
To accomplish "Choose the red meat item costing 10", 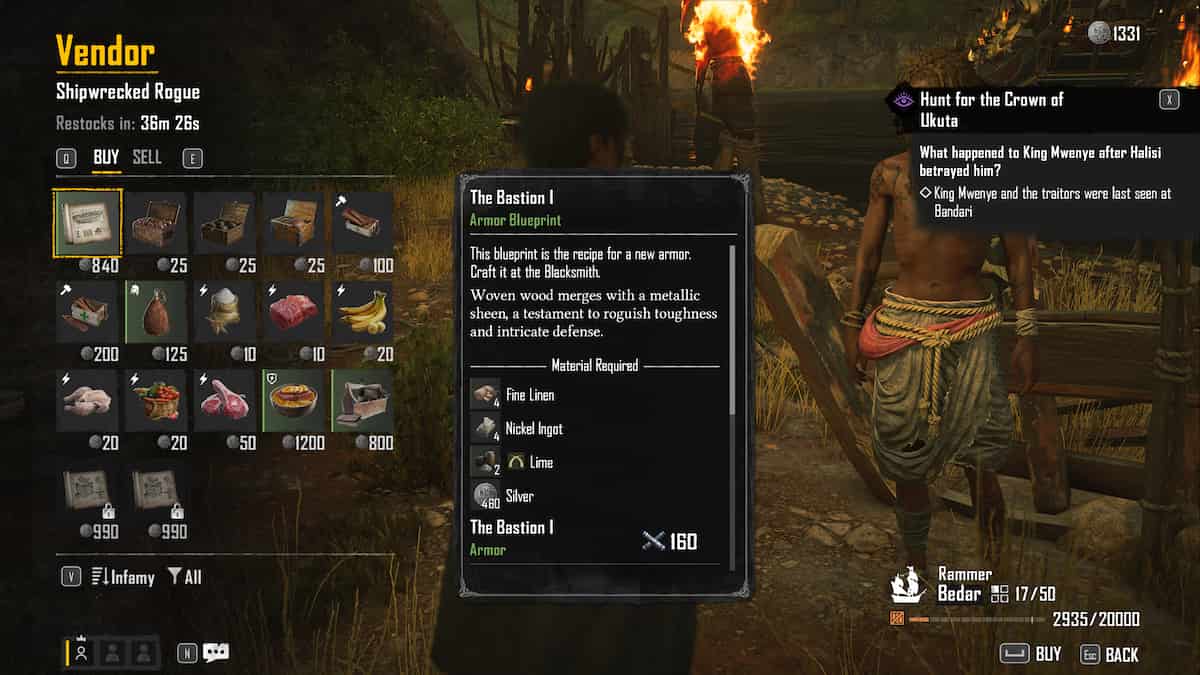I will pos(293,312).
